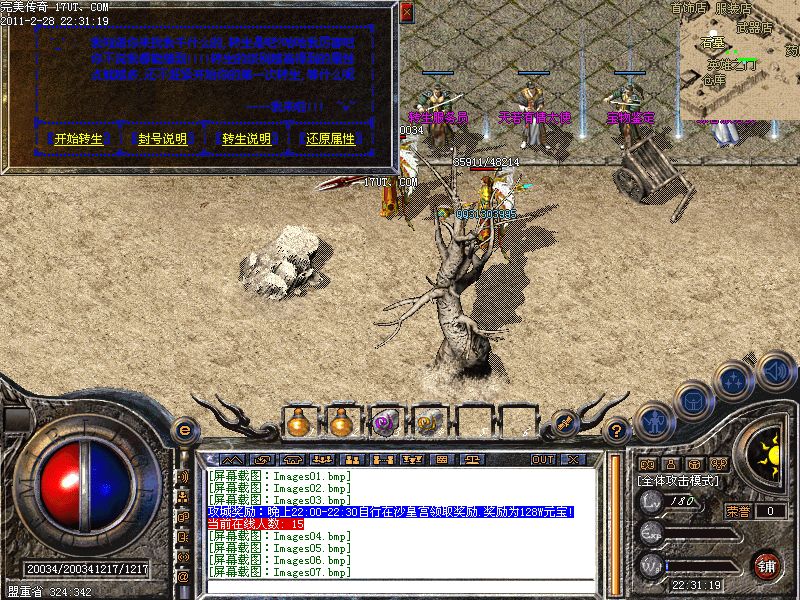Viewport: 800px width, 600px height.
Task: Use the purple scroll belt item
Action: (386, 424)
